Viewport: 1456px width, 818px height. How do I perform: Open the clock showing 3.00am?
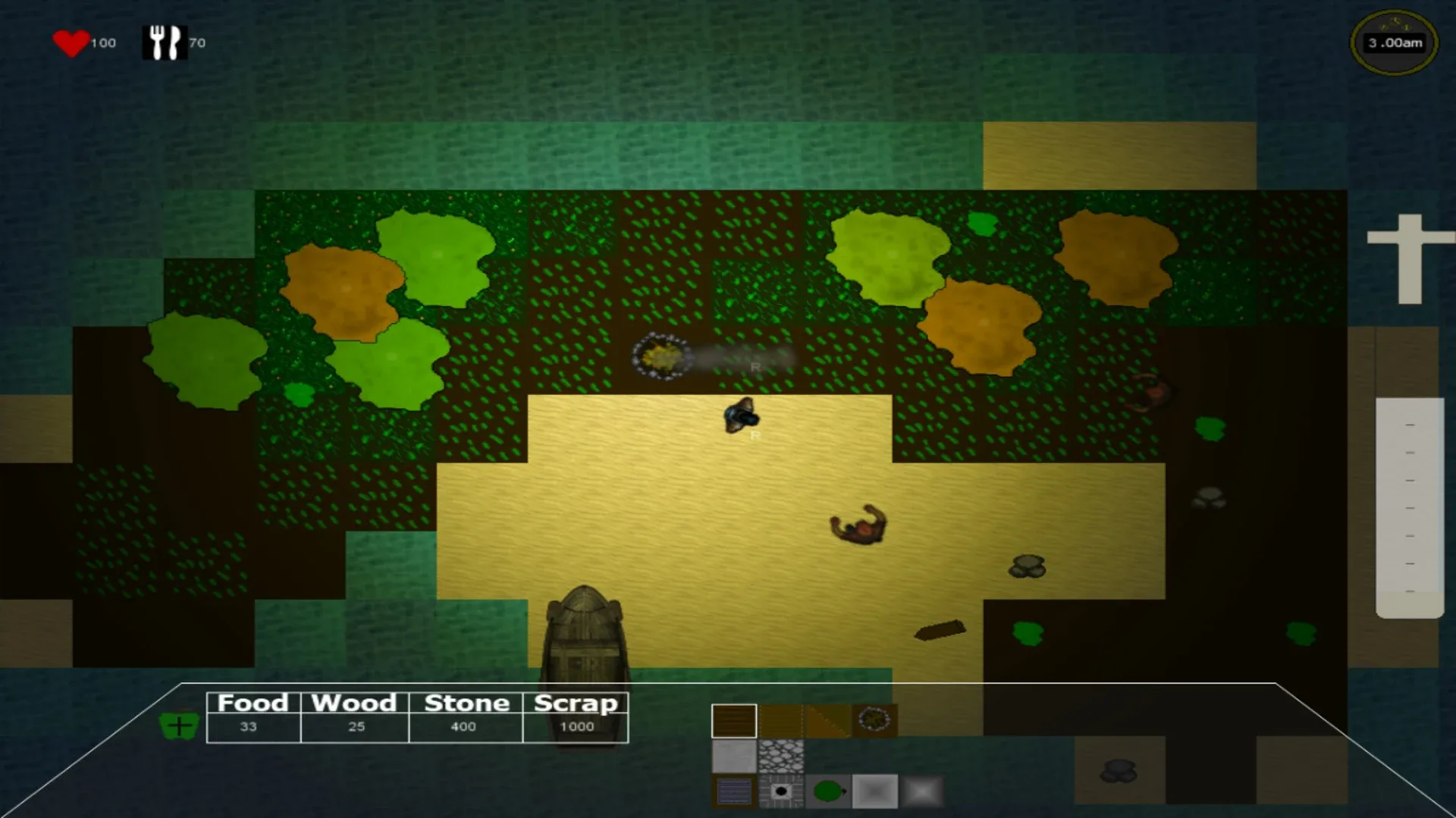pyautogui.click(x=1395, y=42)
